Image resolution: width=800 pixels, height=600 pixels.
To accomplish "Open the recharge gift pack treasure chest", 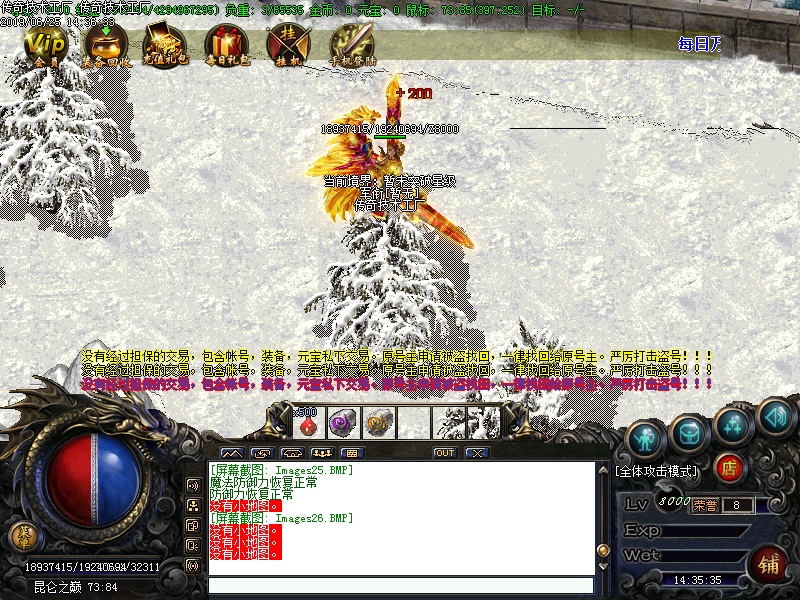I will coord(164,45).
